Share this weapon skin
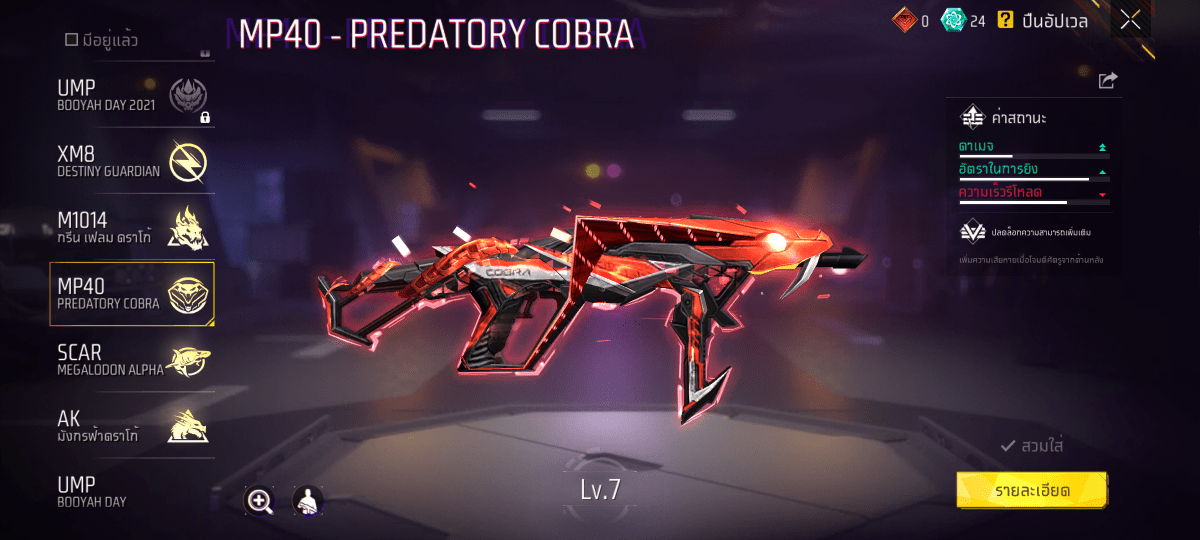The width and height of the screenshot is (1200, 540). (x=1107, y=81)
